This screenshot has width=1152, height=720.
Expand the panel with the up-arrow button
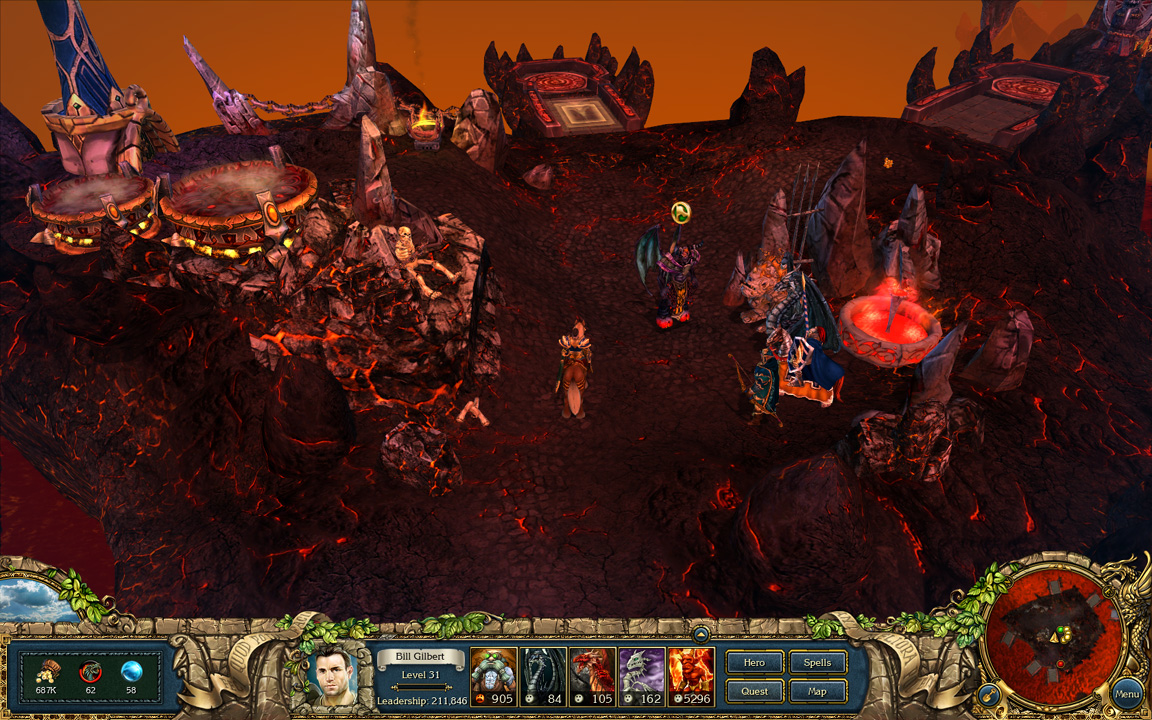(701, 633)
